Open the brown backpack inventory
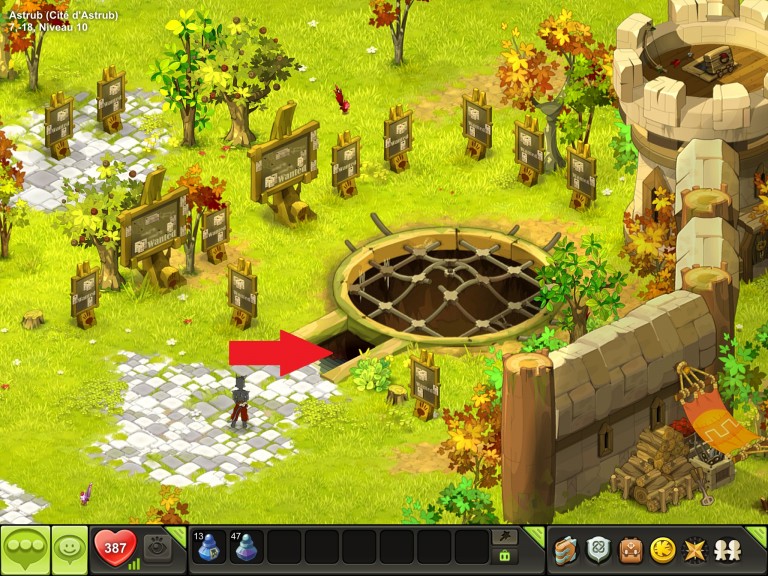The width and height of the screenshot is (768, 576). (x=630, y=549)
